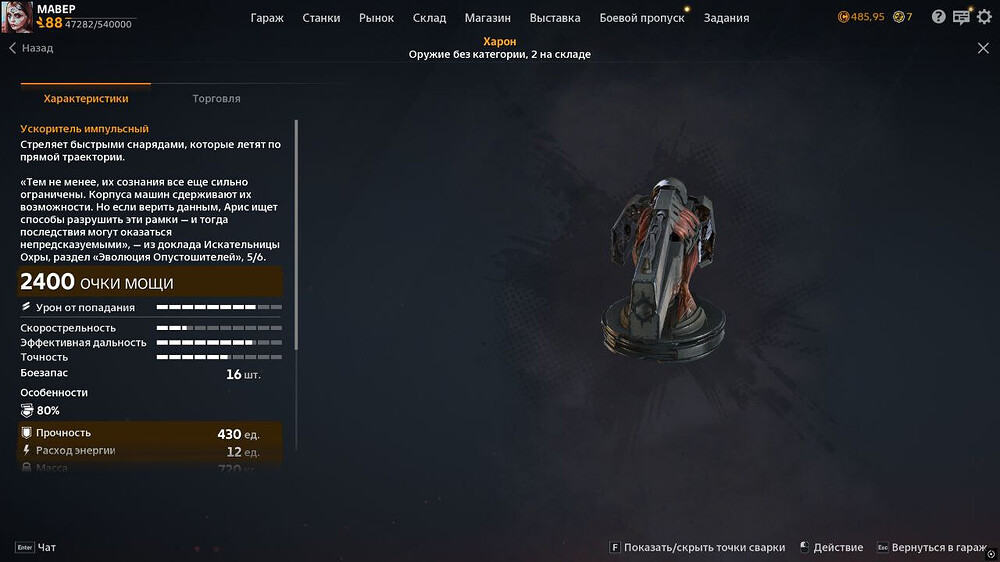Open the settings gear icon

984,17
